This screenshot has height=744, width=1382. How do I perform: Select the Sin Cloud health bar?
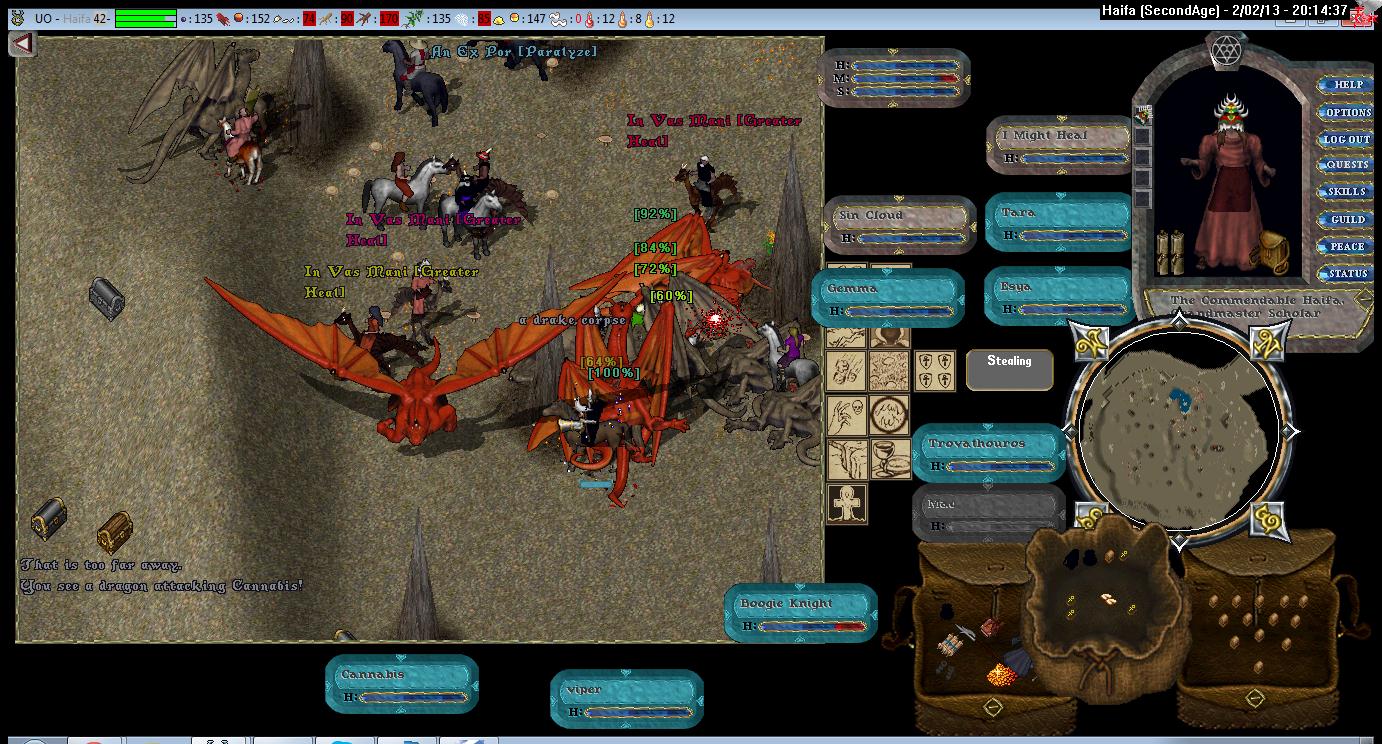[900, 225]
